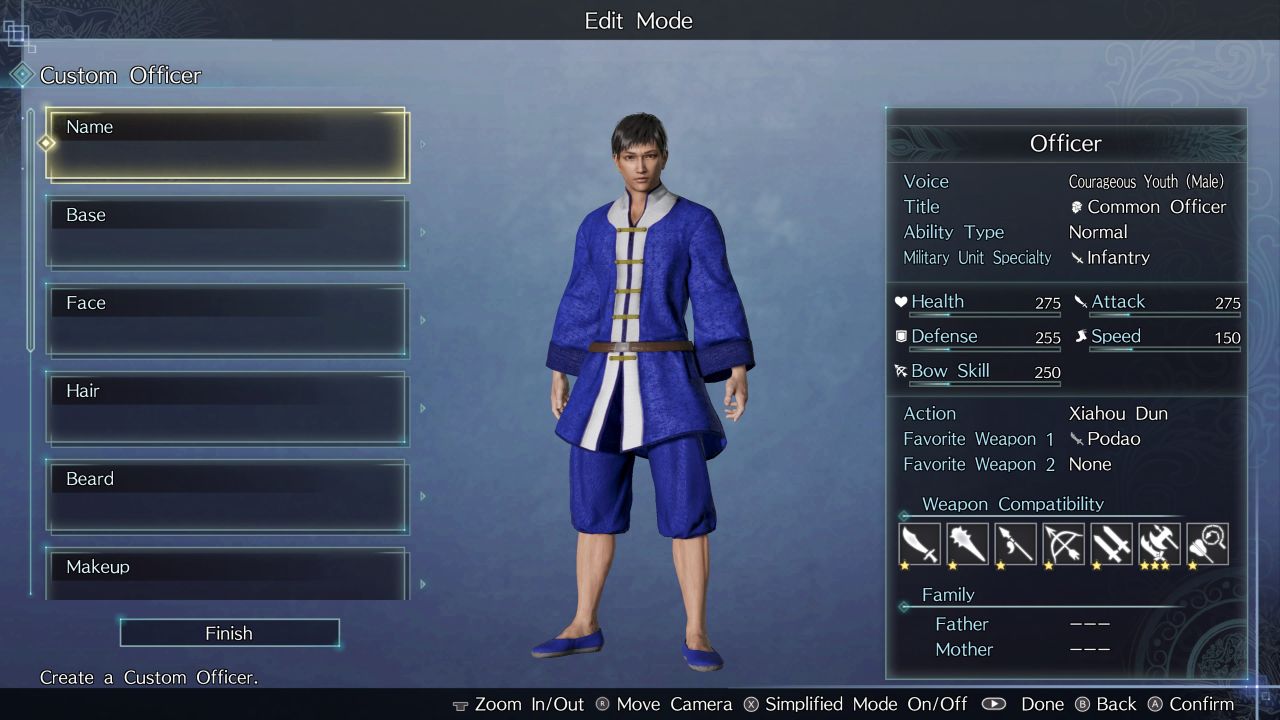Open the Base options
The height and width of the screenshot is (720, 1280).
coord(227,233)
